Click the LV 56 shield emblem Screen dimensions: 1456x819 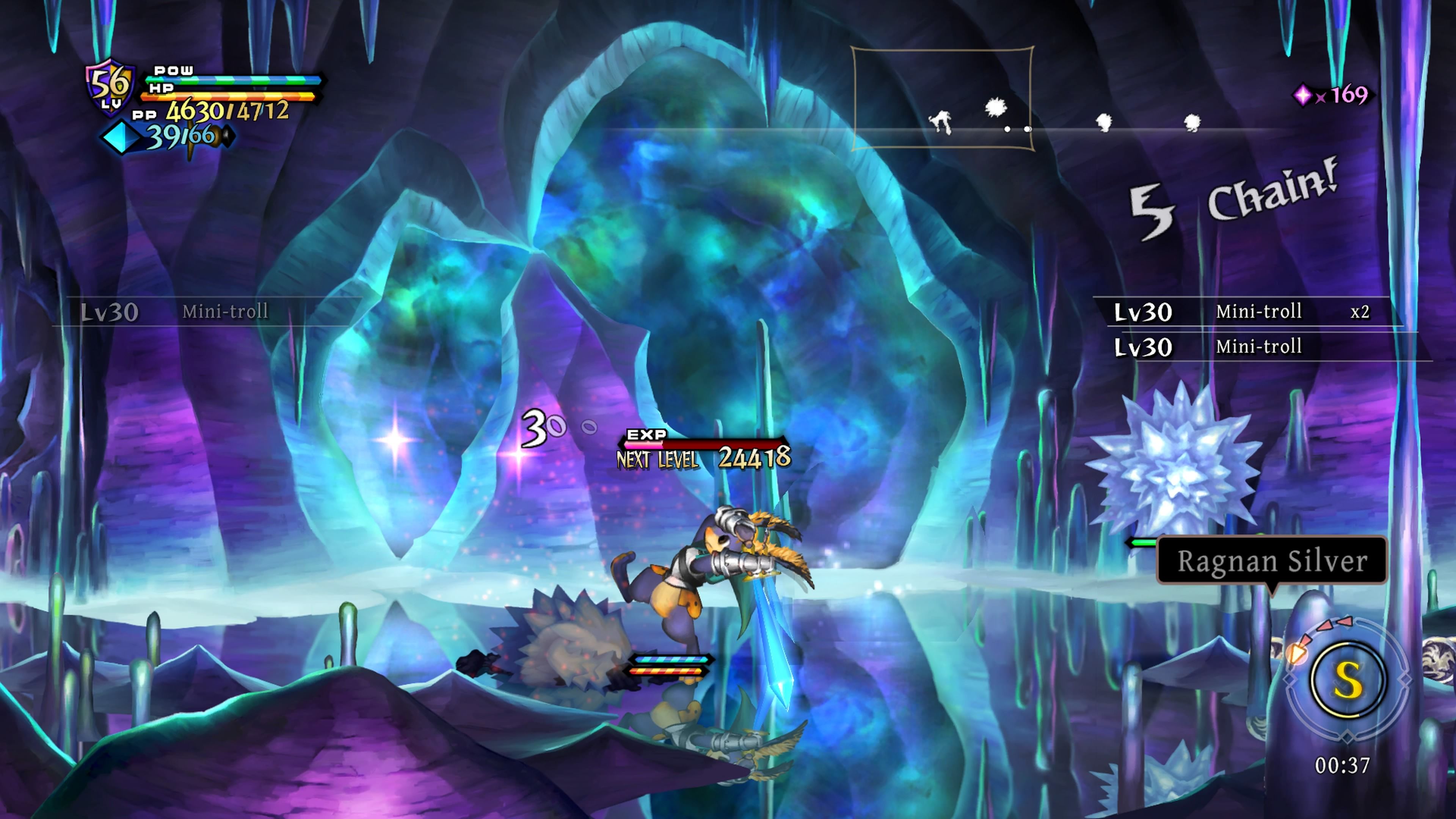(x=111, y=88)
